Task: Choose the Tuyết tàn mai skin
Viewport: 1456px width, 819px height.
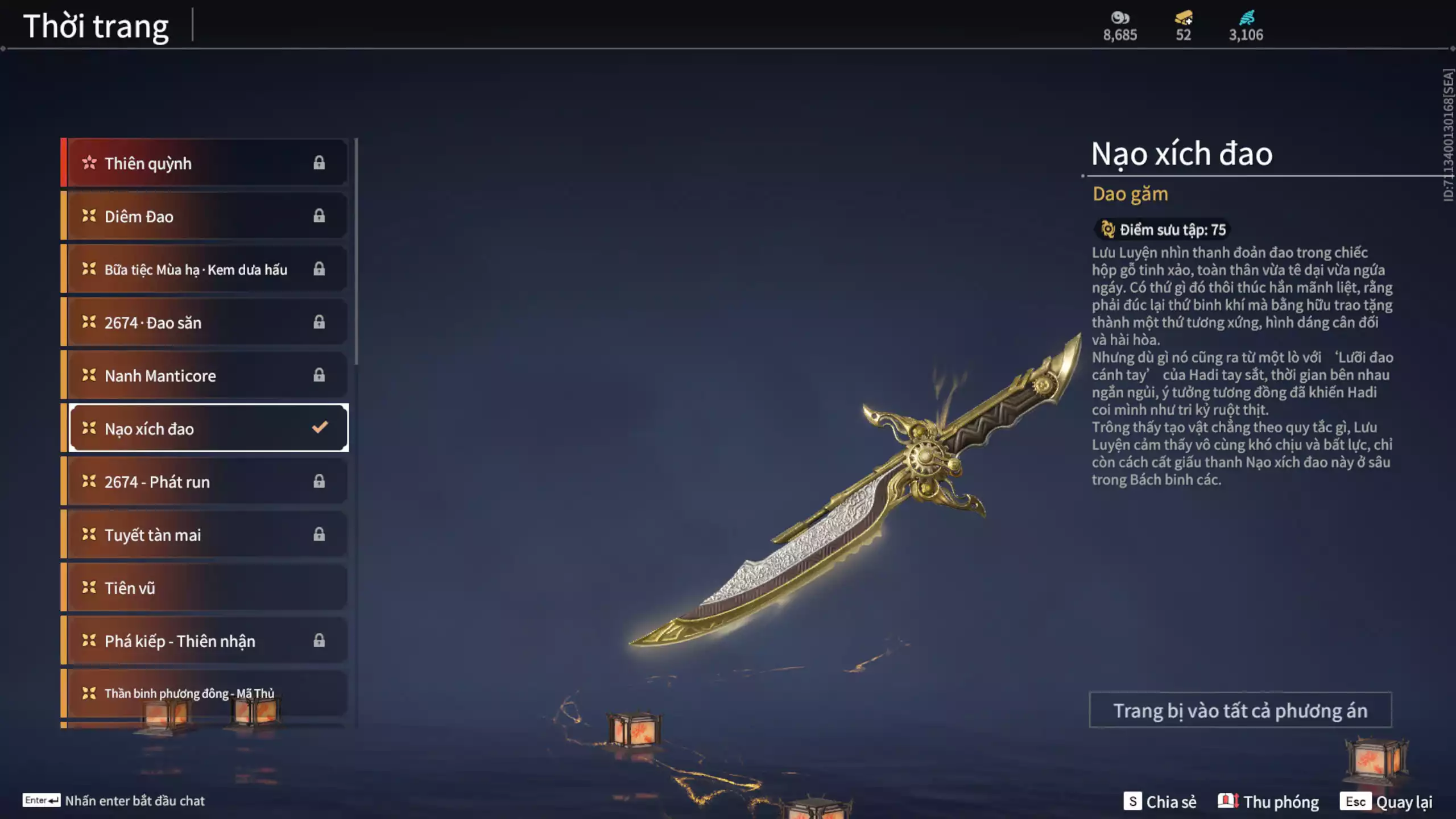Action: [x=205, y=535]
